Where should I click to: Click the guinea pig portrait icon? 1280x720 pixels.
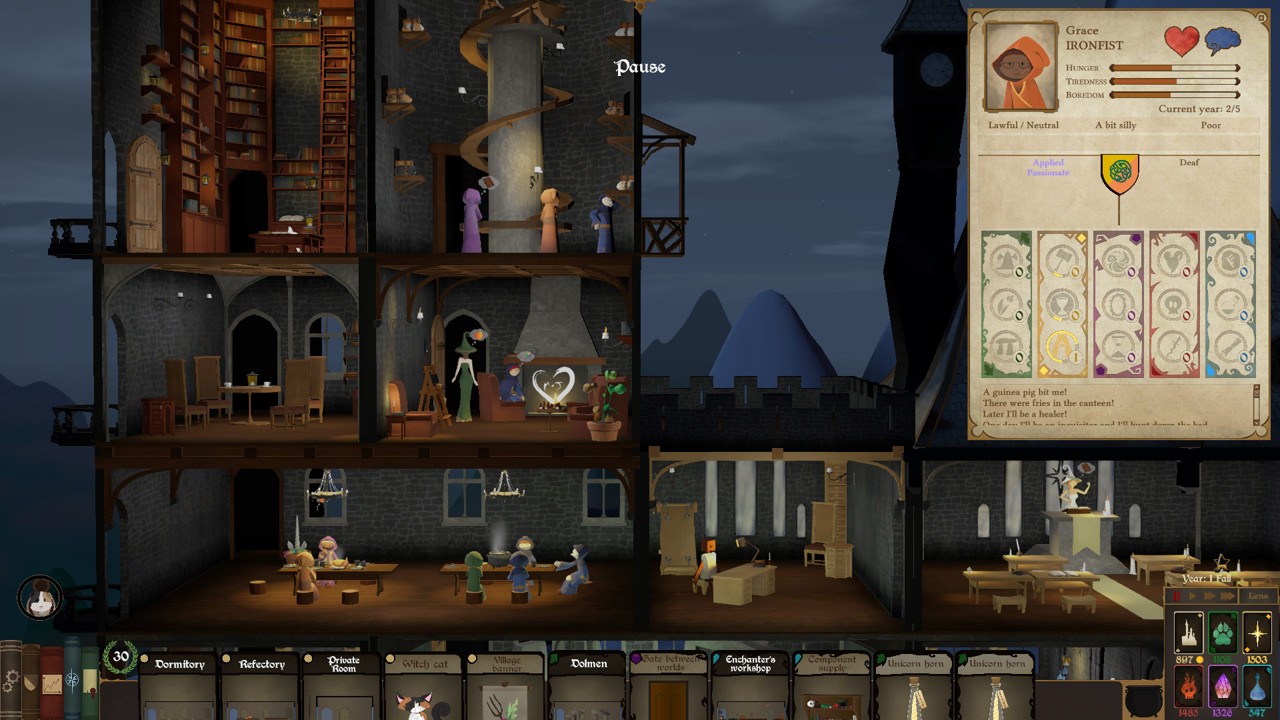pos(40,598)
